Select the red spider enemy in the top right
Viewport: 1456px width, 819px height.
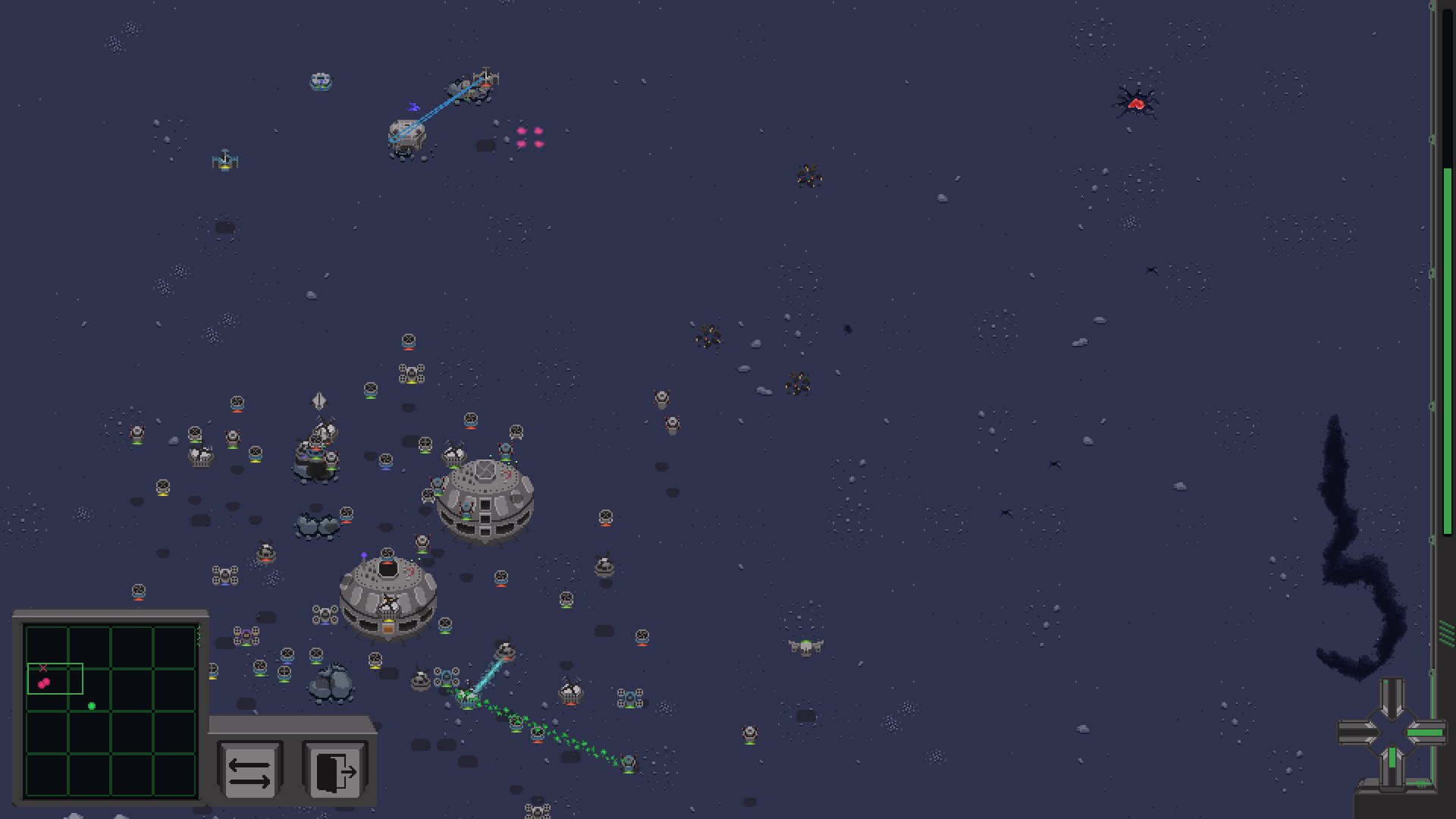tap(1137, 104)
